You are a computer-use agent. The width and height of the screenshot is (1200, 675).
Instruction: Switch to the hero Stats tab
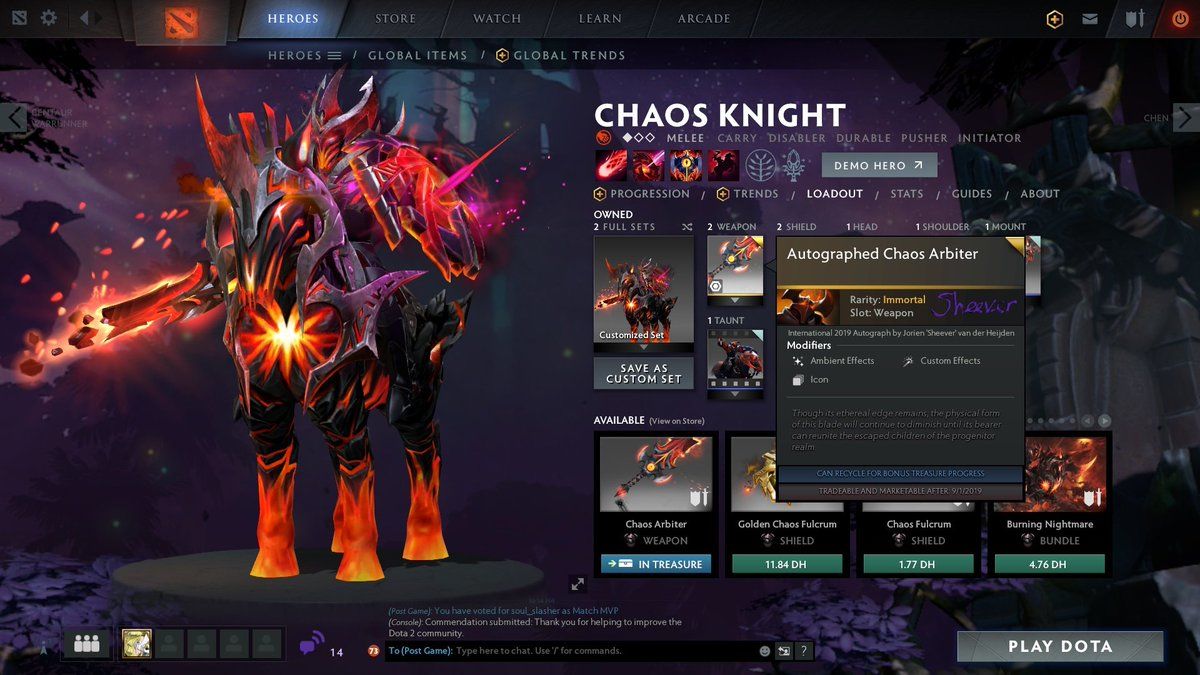click(x=906, y=194)
